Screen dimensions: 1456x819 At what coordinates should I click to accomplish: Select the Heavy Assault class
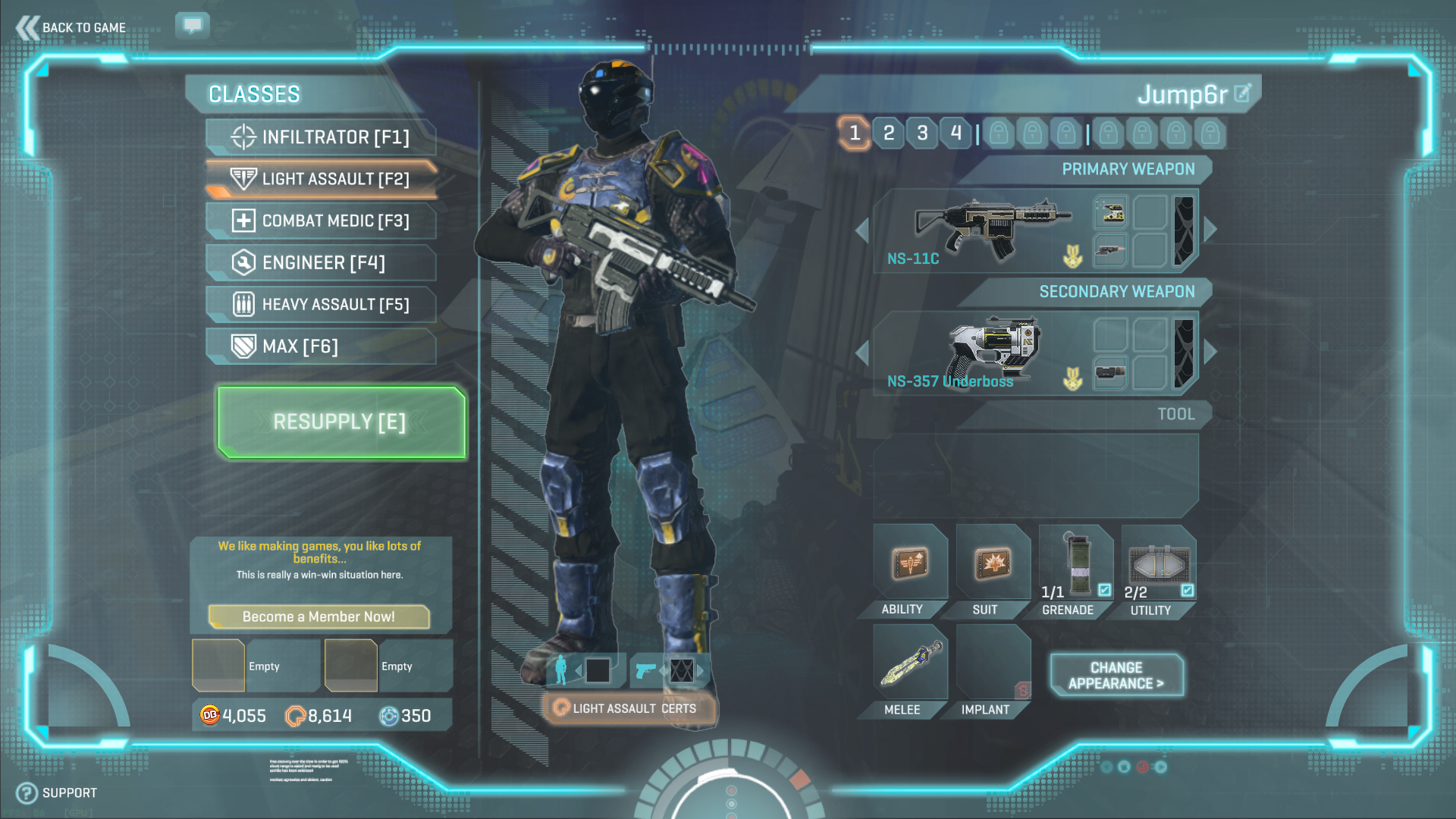click(x=322, y=305)
